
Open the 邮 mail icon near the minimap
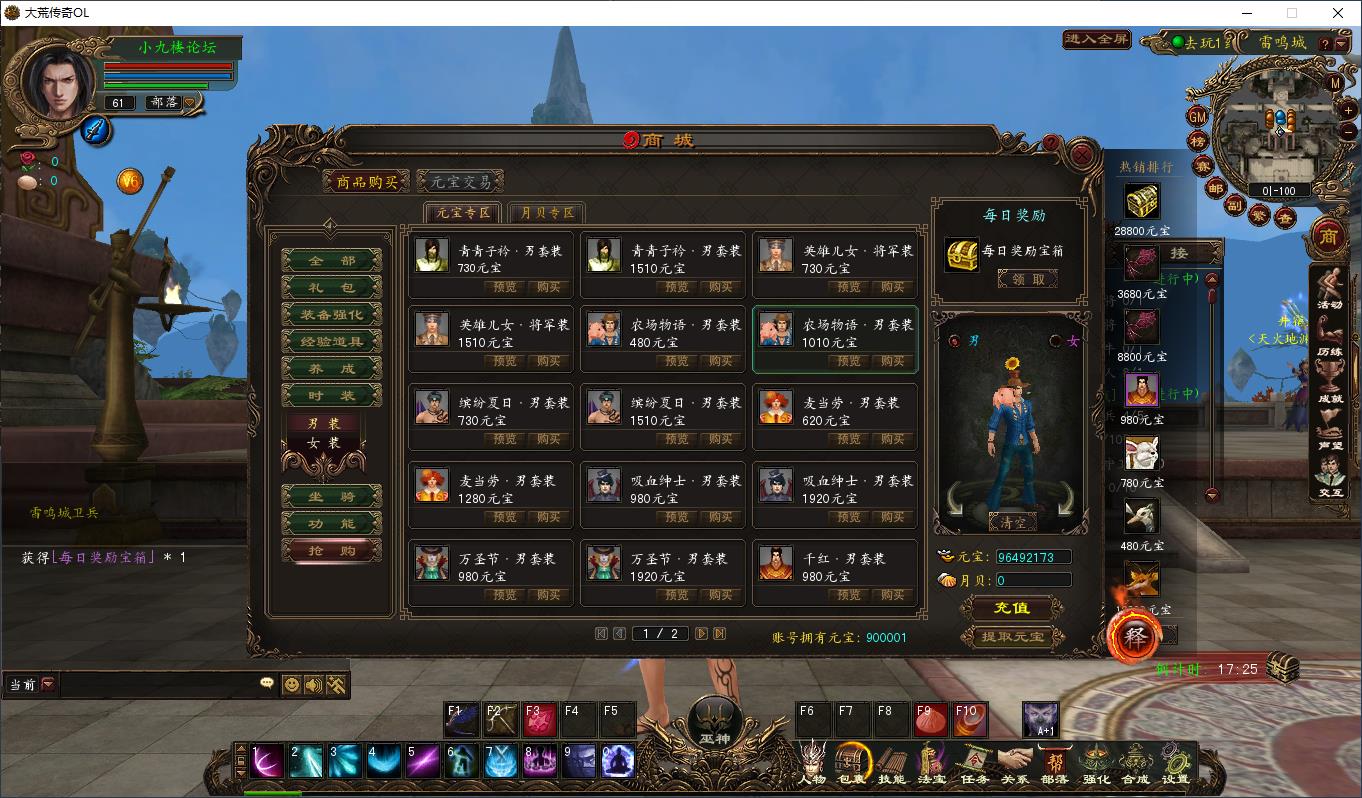[x=1214, y=189]
